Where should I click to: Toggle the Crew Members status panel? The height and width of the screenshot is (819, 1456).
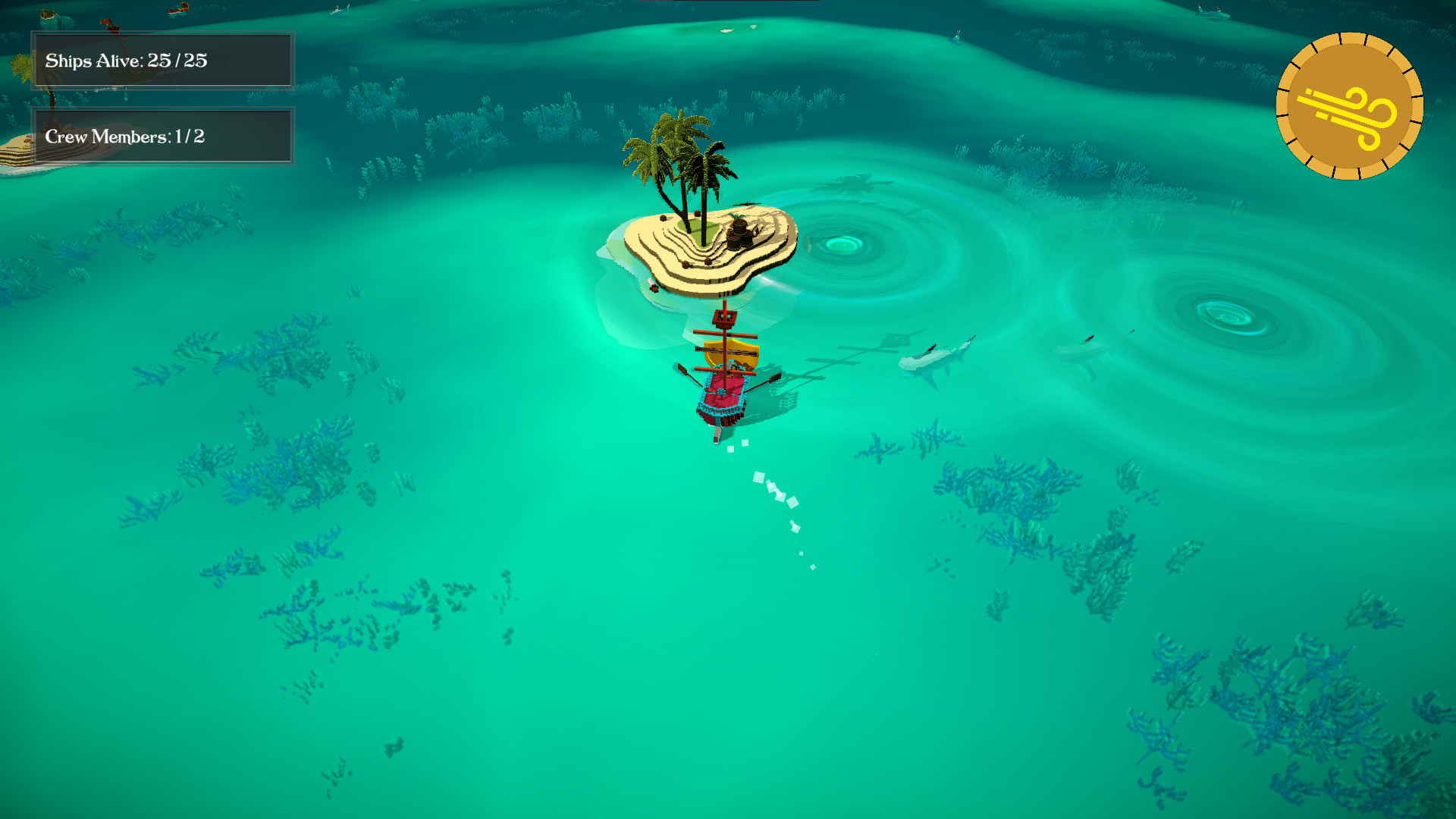pyautogui.click(x=161, y=136)
